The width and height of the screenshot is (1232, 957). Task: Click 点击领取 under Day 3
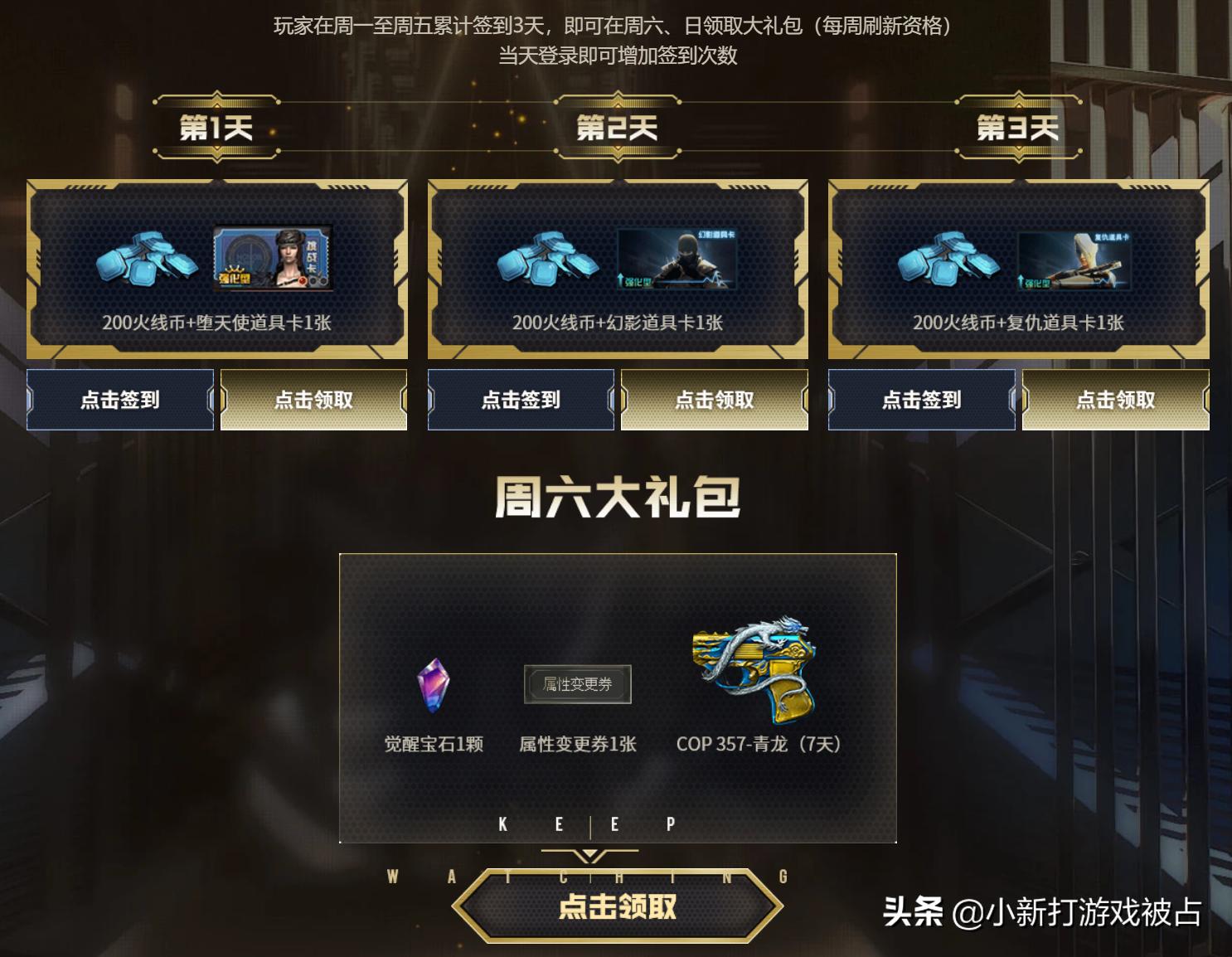(1115, 400)
